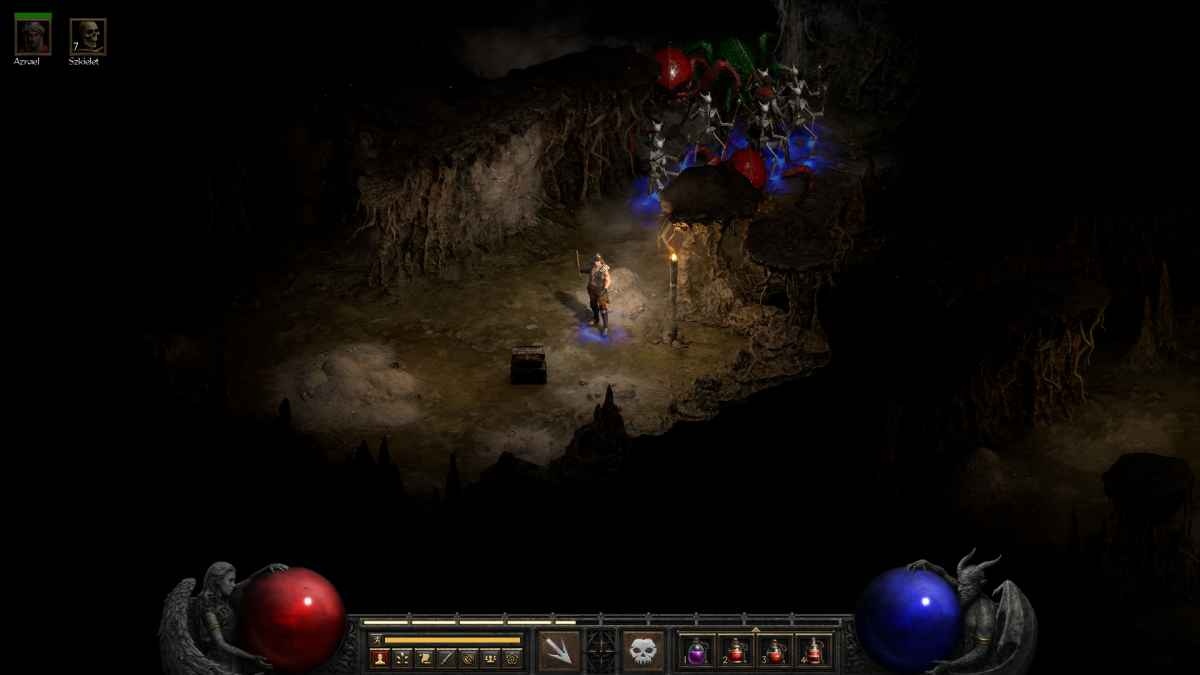
Task: Open the skull right-click skill selector
Action: [x=643, y=650]
